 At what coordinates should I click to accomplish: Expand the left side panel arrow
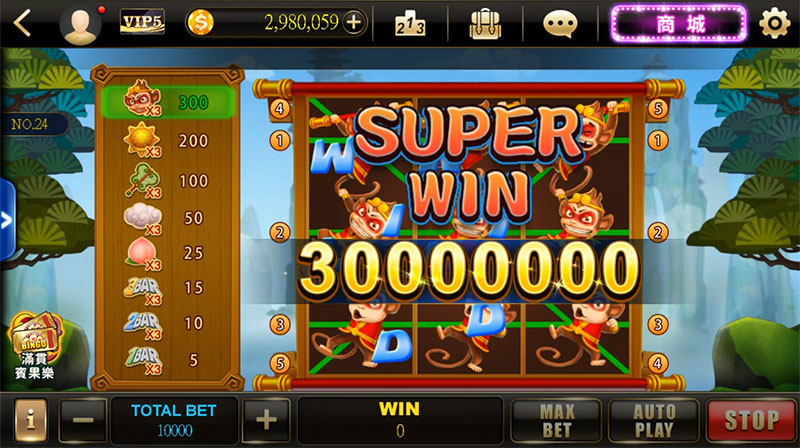pos(6,220)
